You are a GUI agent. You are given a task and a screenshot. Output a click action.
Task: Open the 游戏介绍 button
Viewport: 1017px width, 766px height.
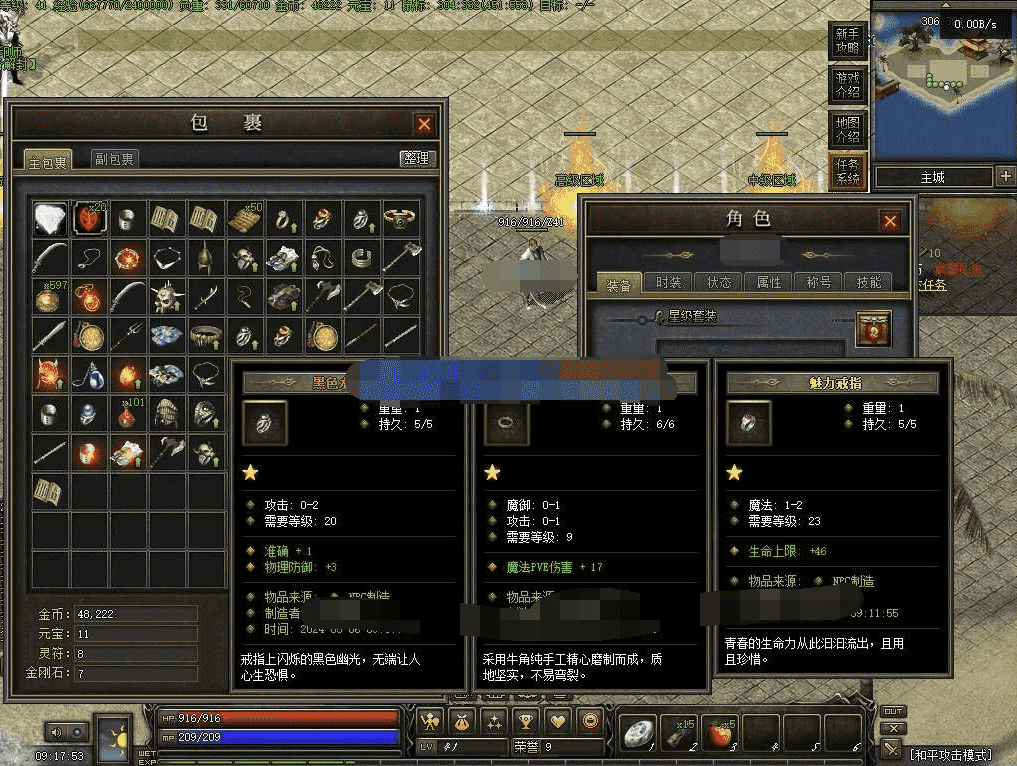click(x=847, y=85)
